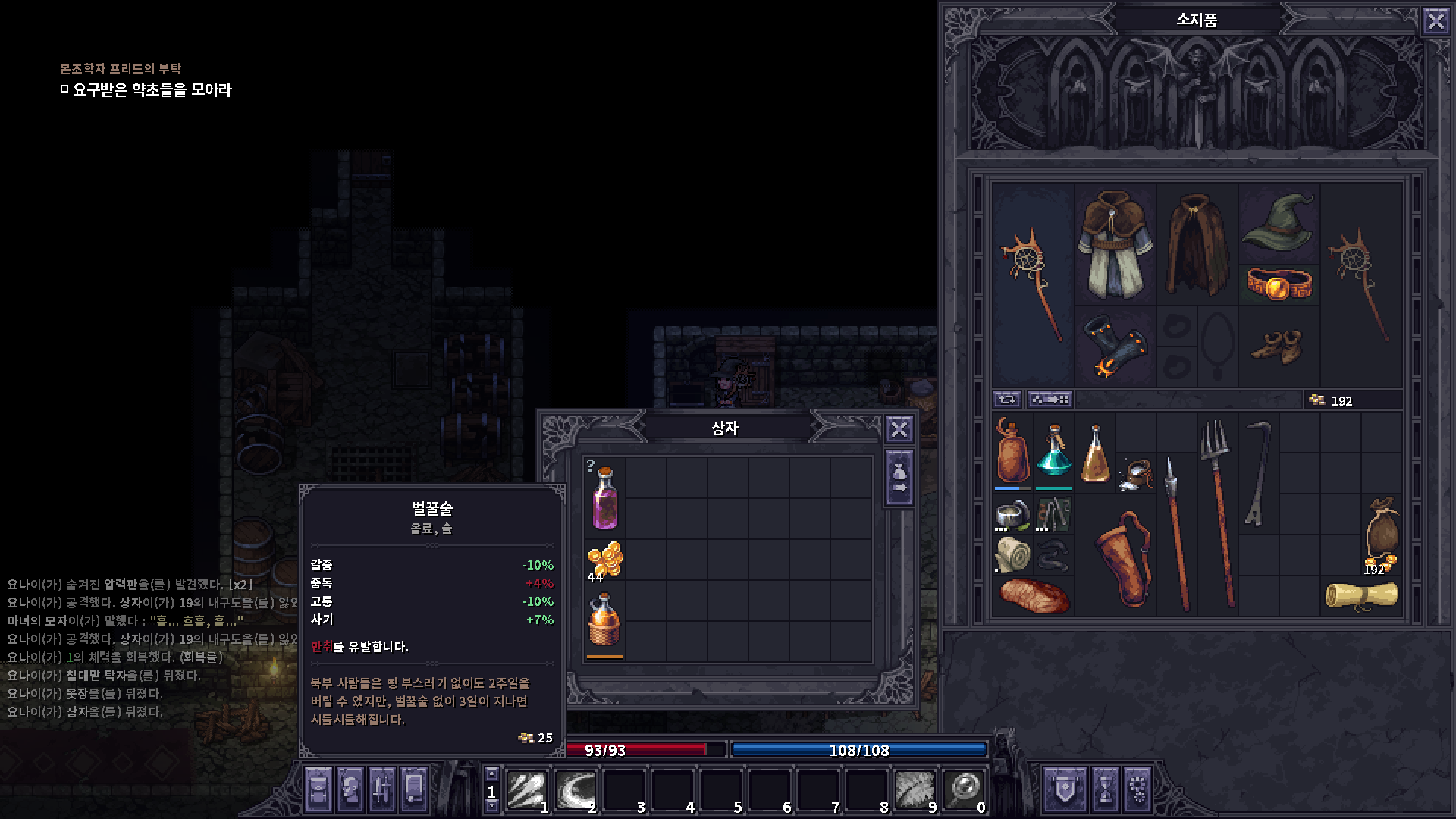Screen dimensions: 1456x819
Task: Open the hourglass rest menu button
Action: pos(1105,789)
